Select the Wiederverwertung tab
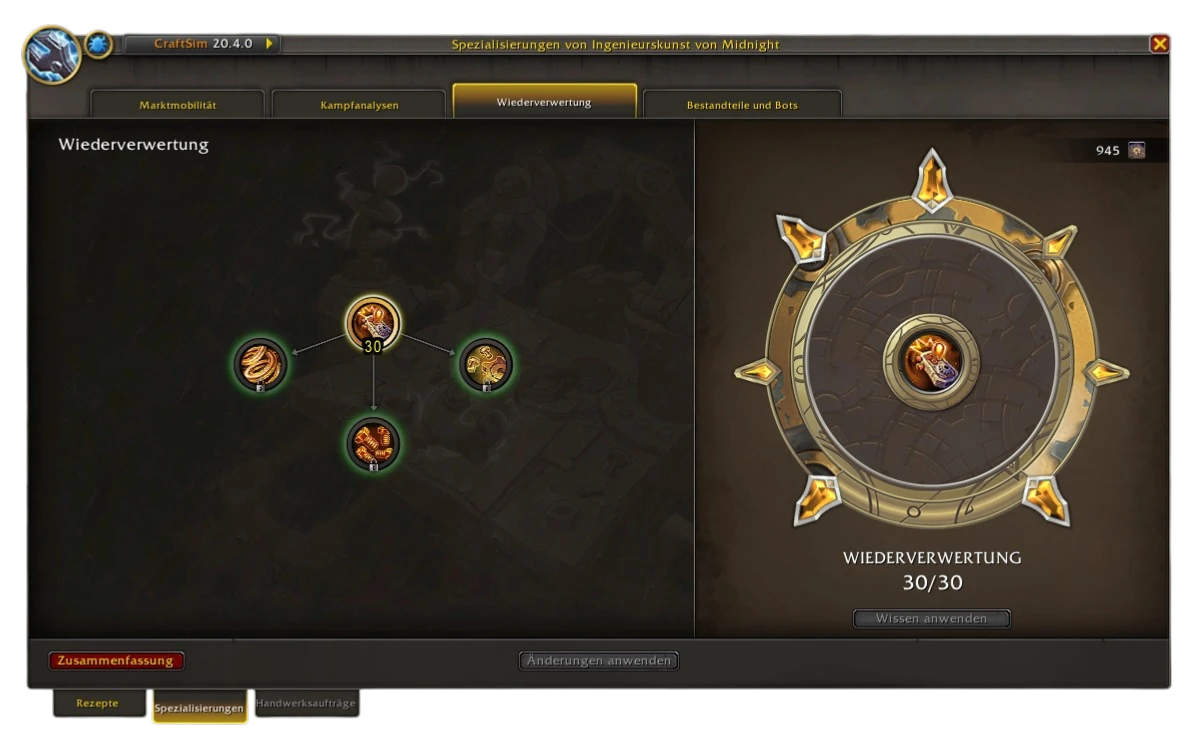 (544, 102)
